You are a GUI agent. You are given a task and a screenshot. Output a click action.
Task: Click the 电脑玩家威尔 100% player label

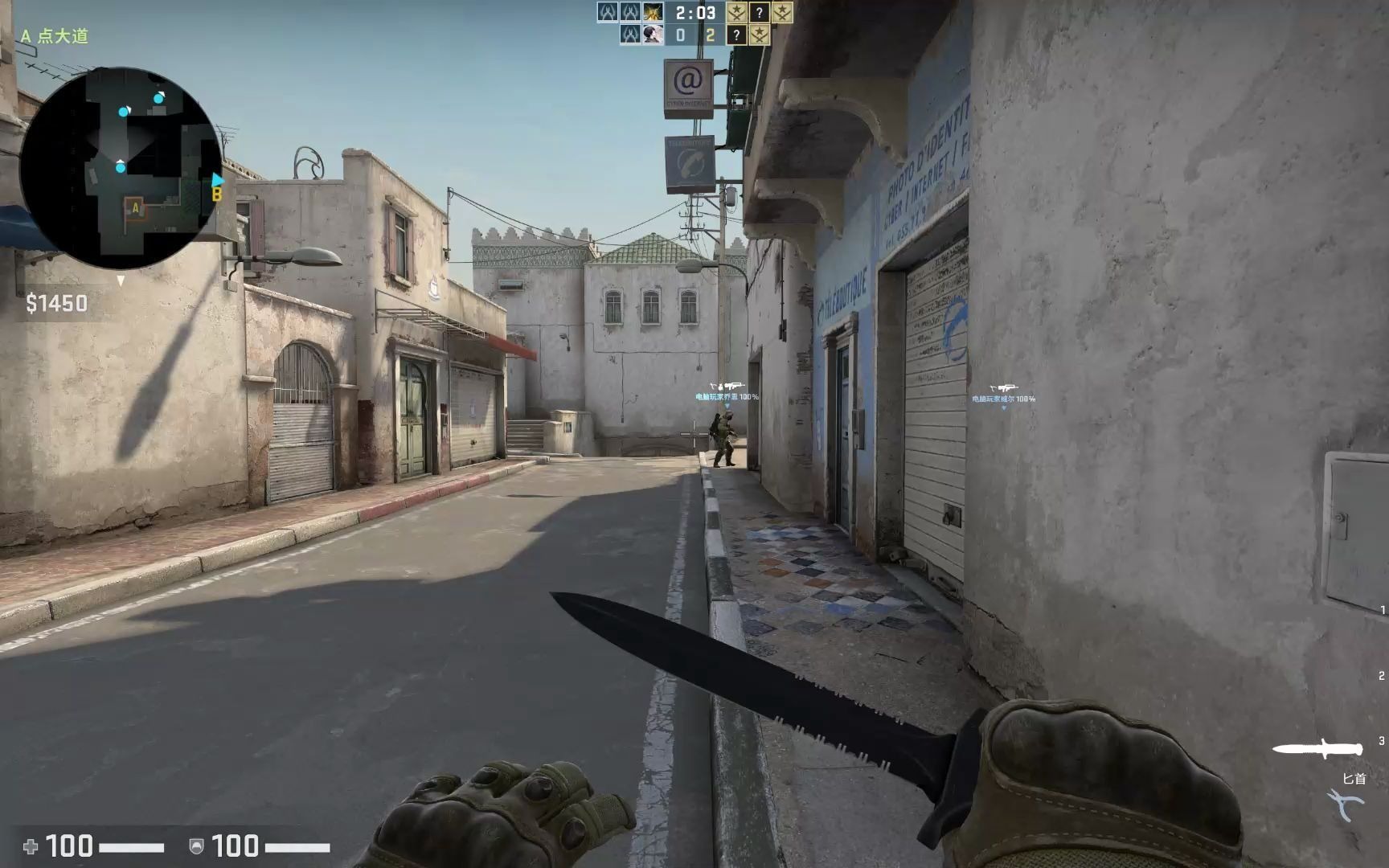pyautogui.click(x=1003, y=397)
